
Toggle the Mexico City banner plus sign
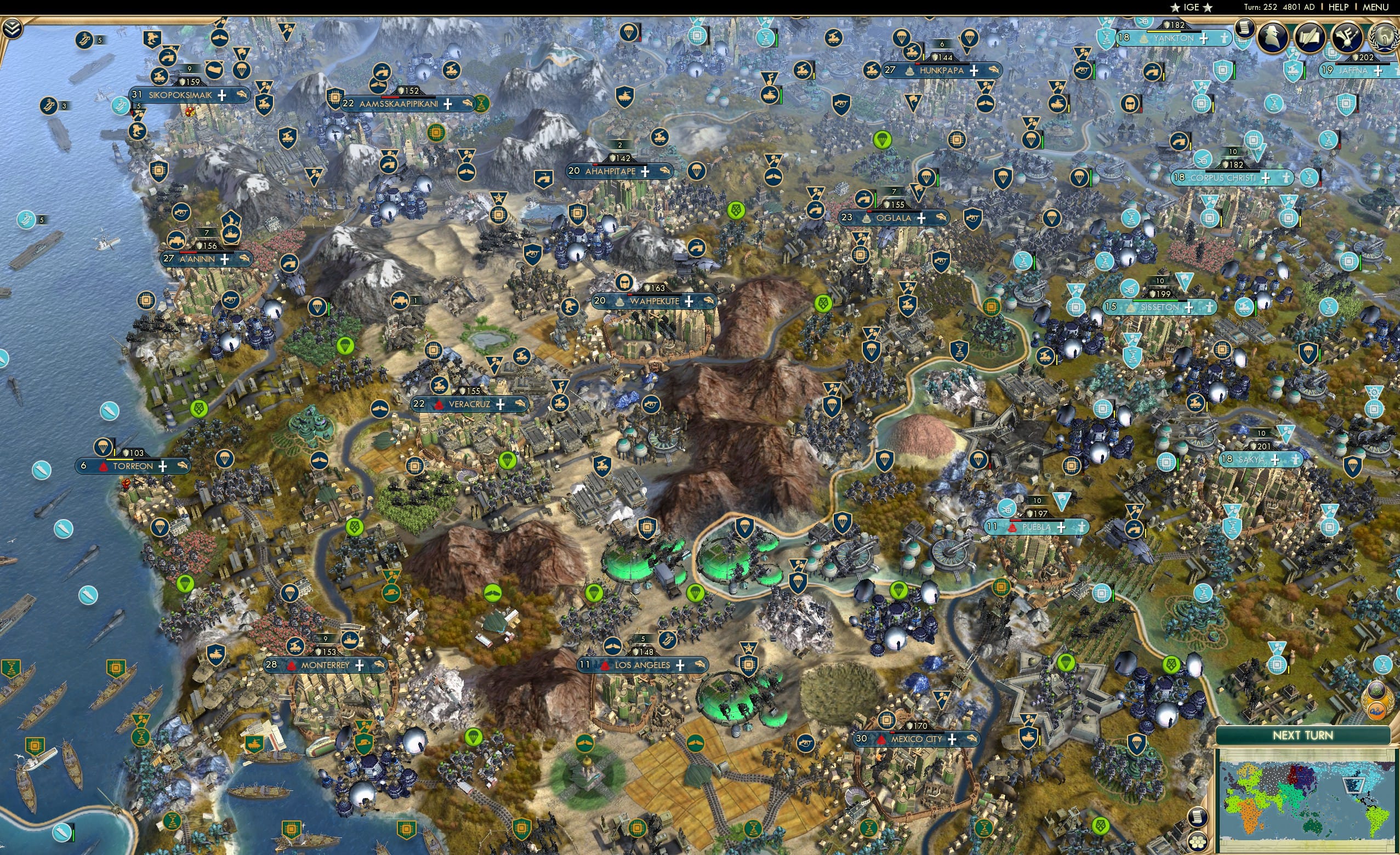tap(952, 742)
